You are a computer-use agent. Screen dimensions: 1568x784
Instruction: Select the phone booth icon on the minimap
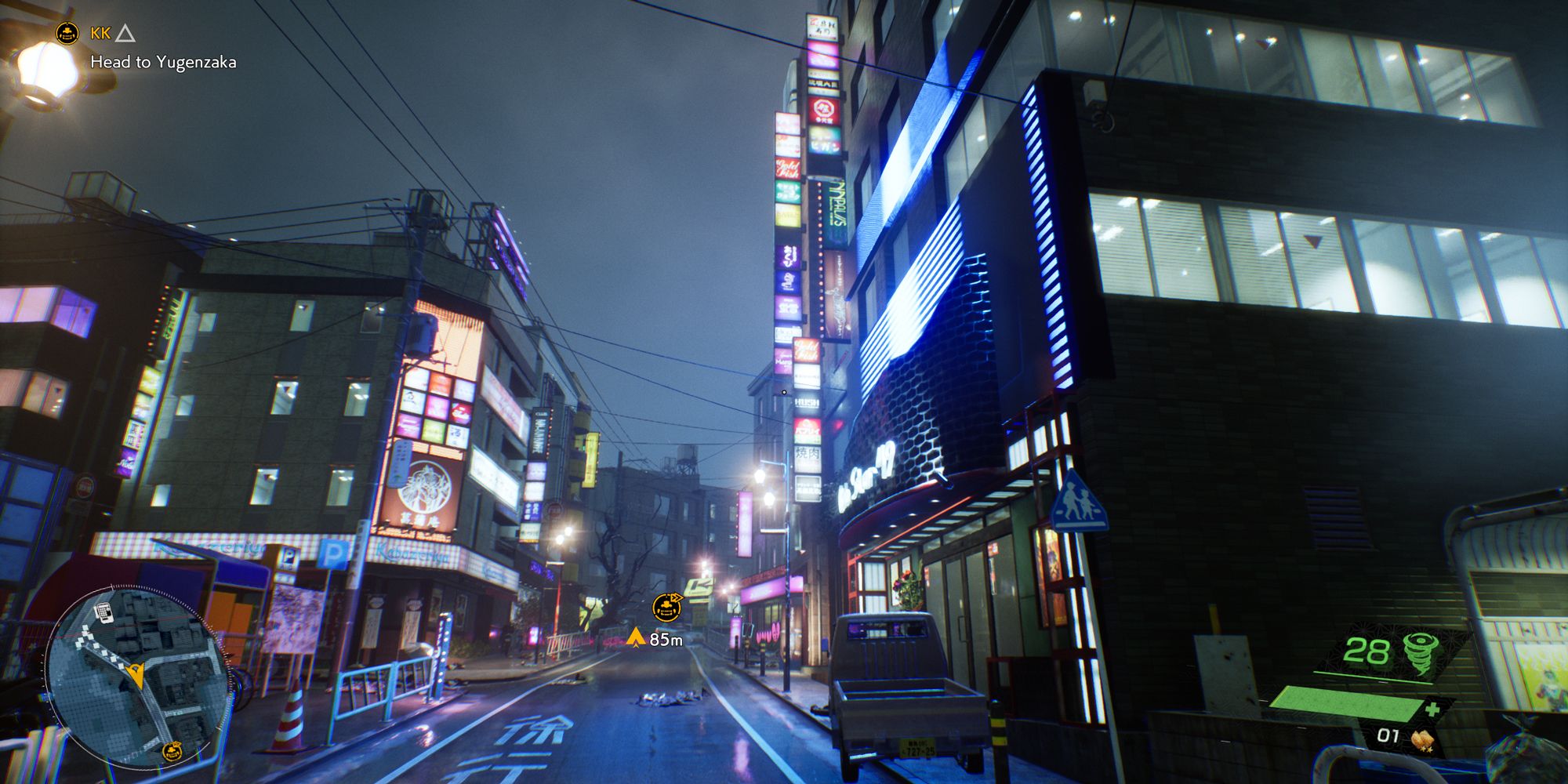(x=105, y=613)
